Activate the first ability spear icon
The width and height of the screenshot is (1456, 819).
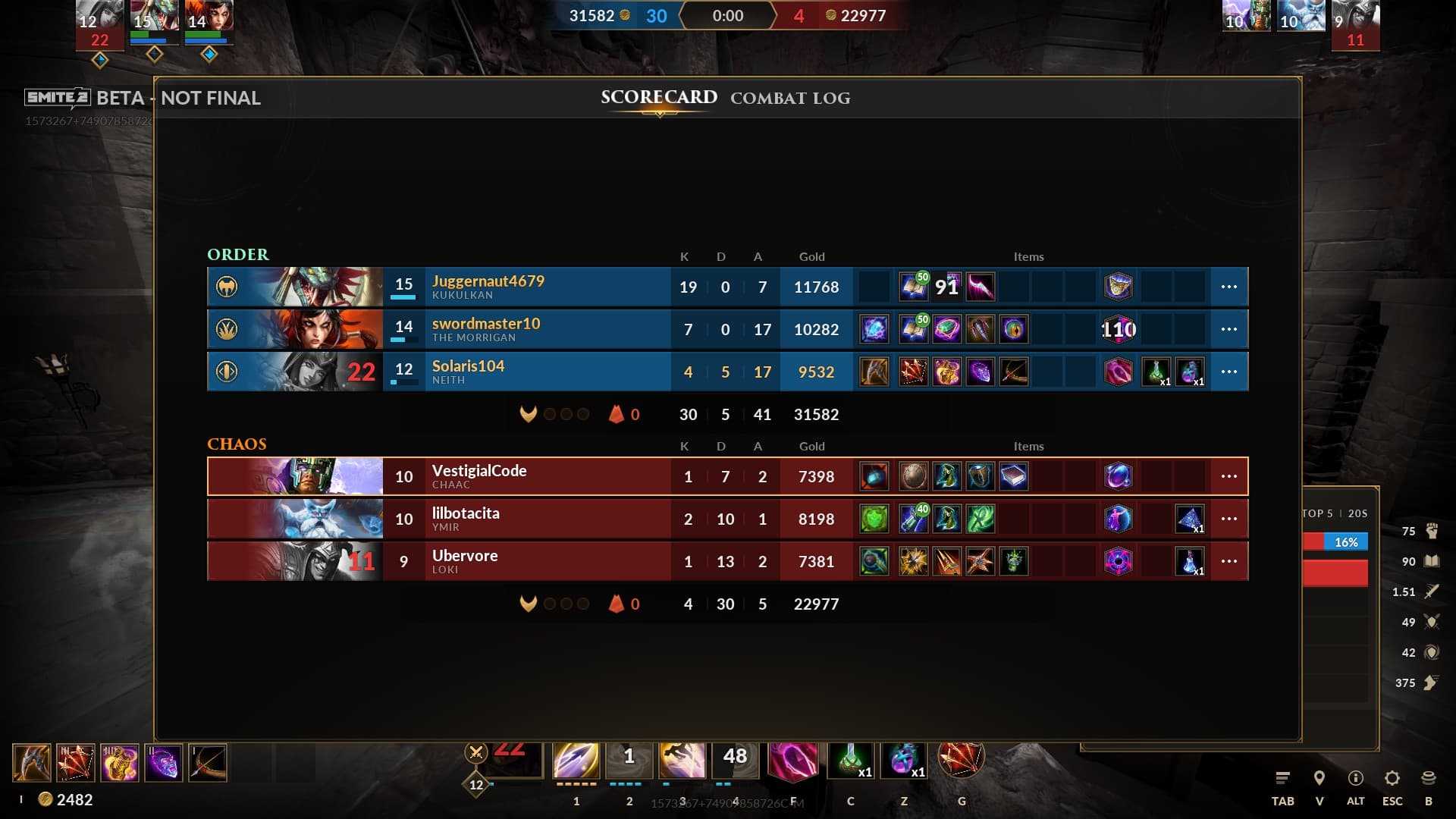576,760
